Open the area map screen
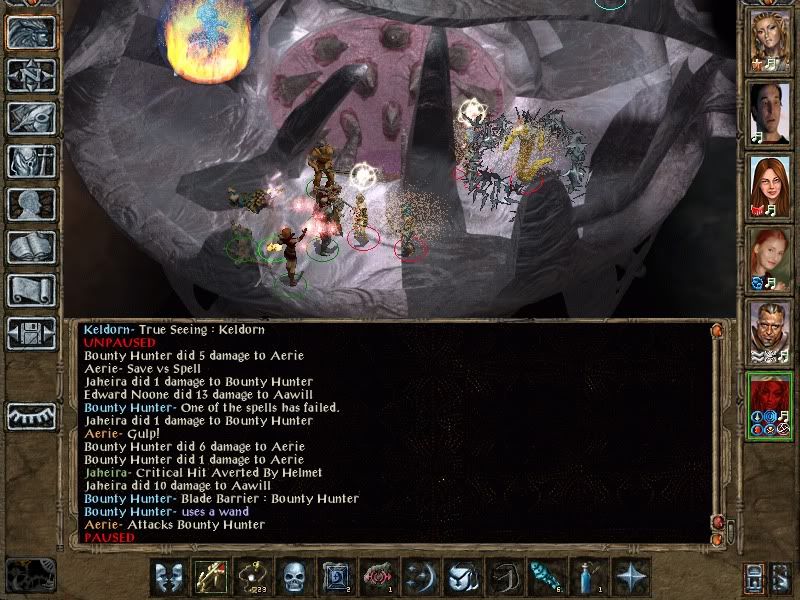800x600 pixels. pyautogui.click(x=30, y=75)
